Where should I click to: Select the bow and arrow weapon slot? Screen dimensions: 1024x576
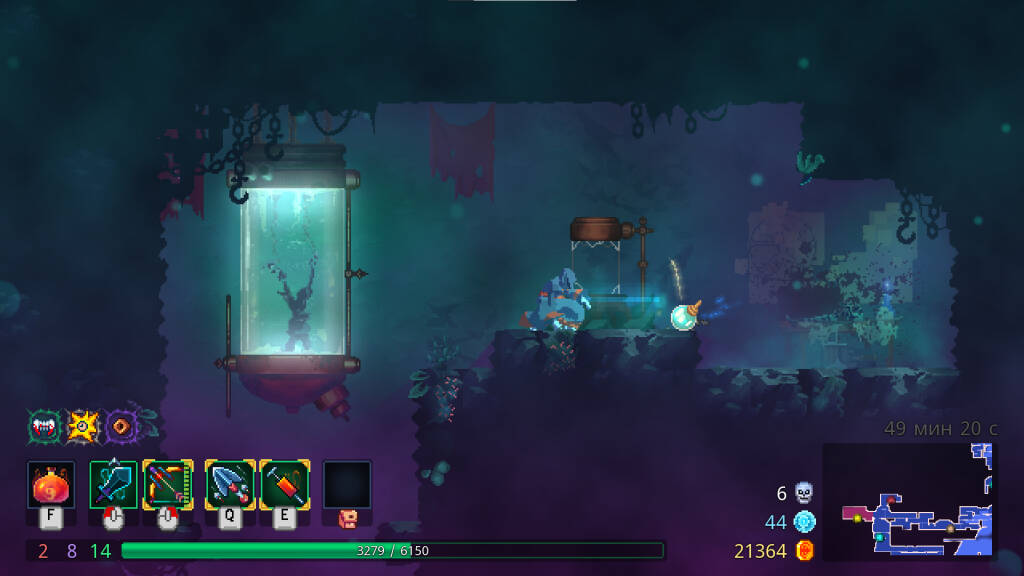(168, 485)
